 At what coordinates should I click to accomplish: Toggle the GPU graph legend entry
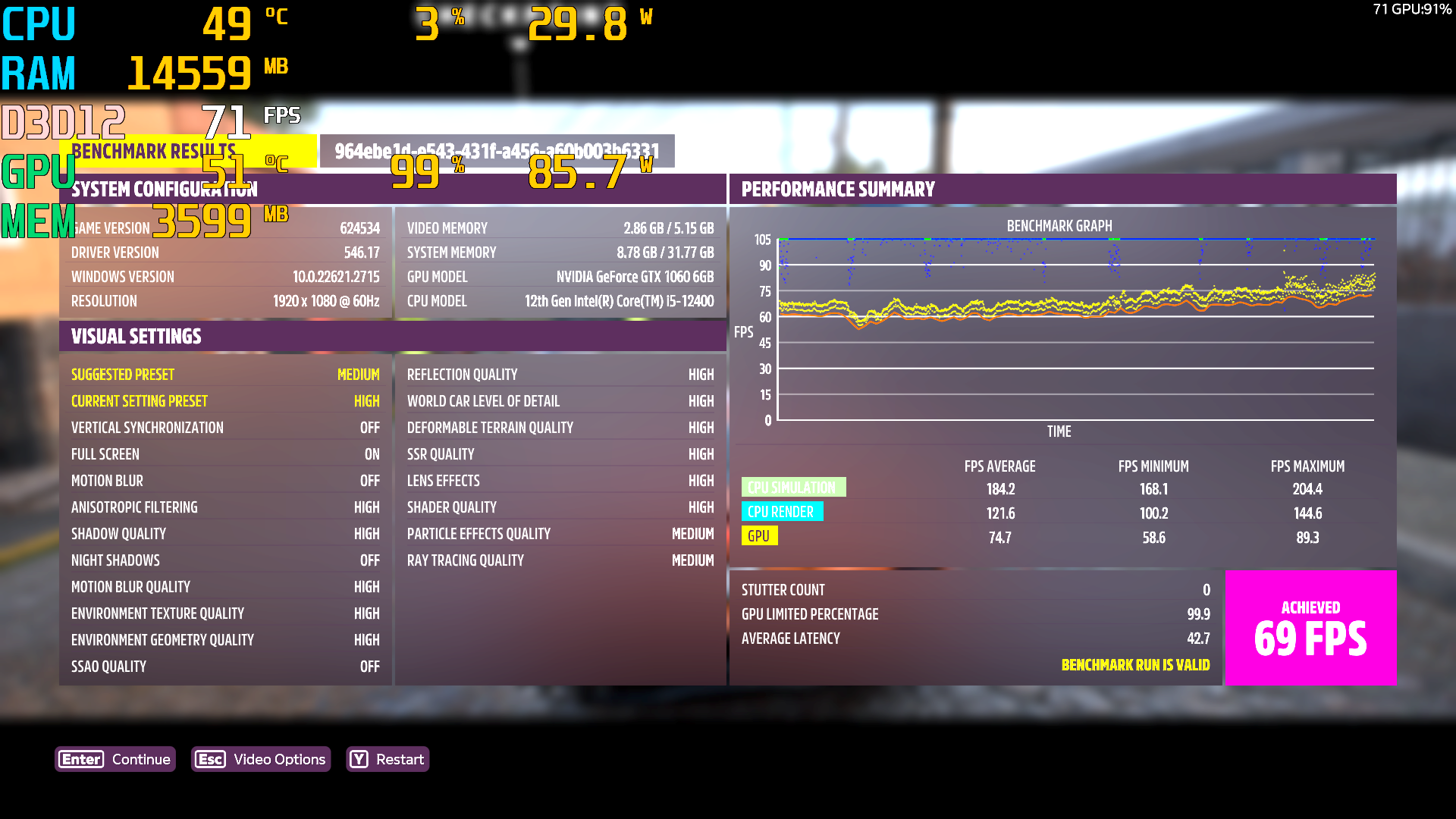759,535
